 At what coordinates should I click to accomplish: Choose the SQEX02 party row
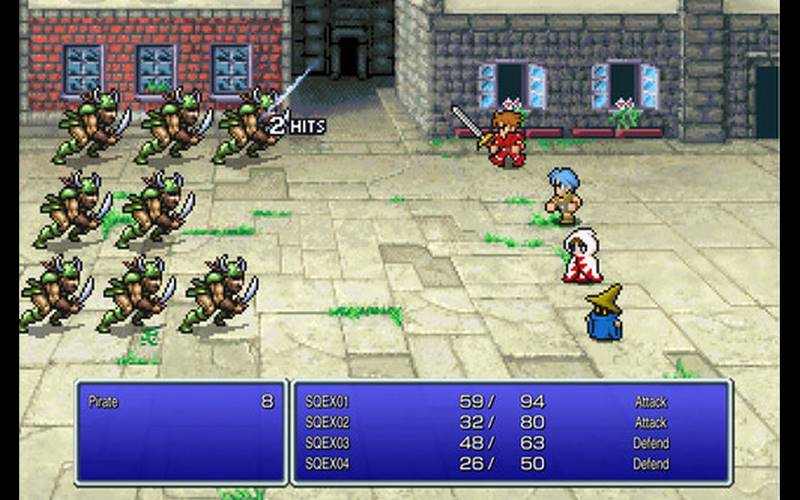point(328,422)
